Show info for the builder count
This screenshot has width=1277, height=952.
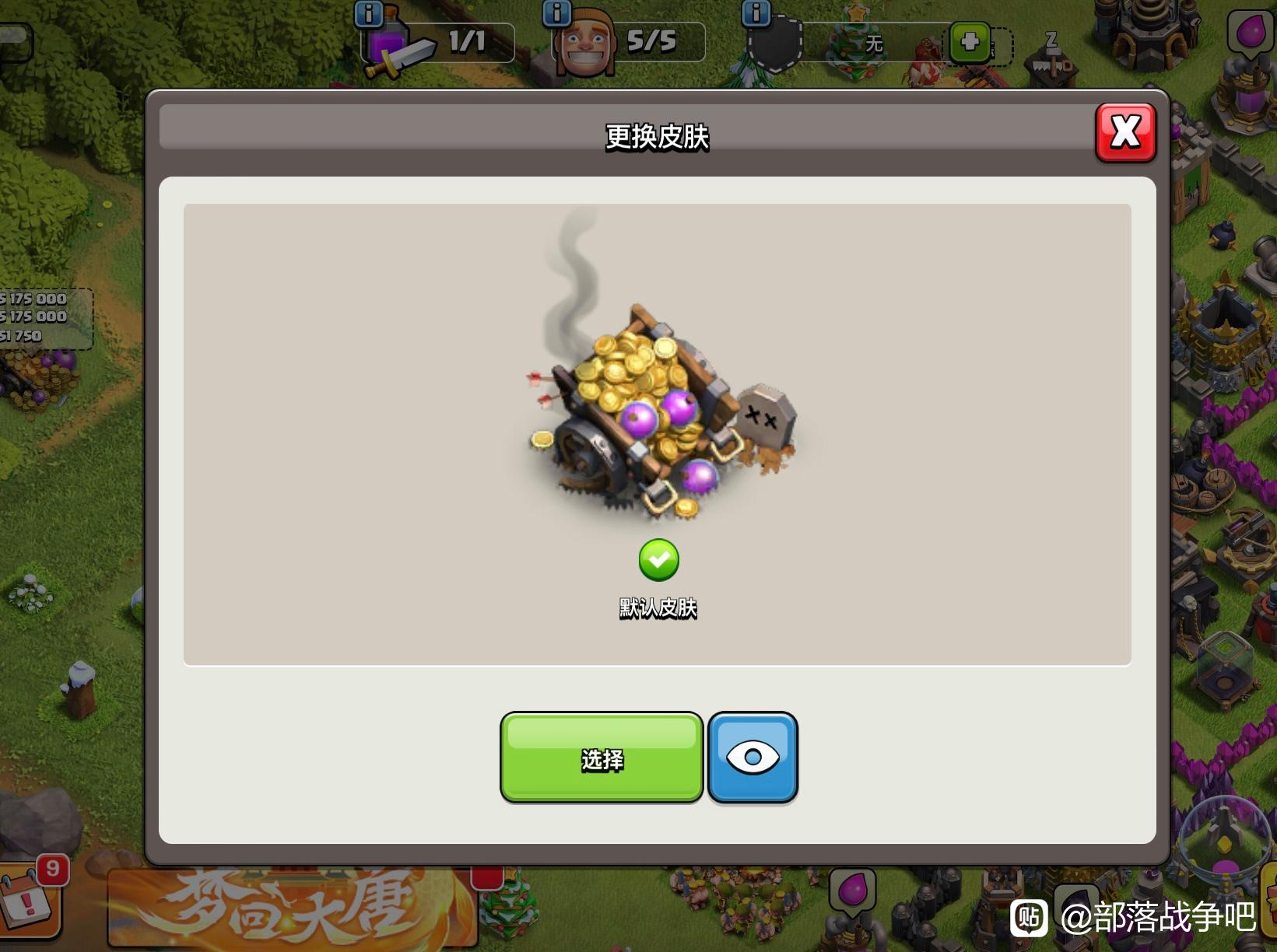pos(556,13)
